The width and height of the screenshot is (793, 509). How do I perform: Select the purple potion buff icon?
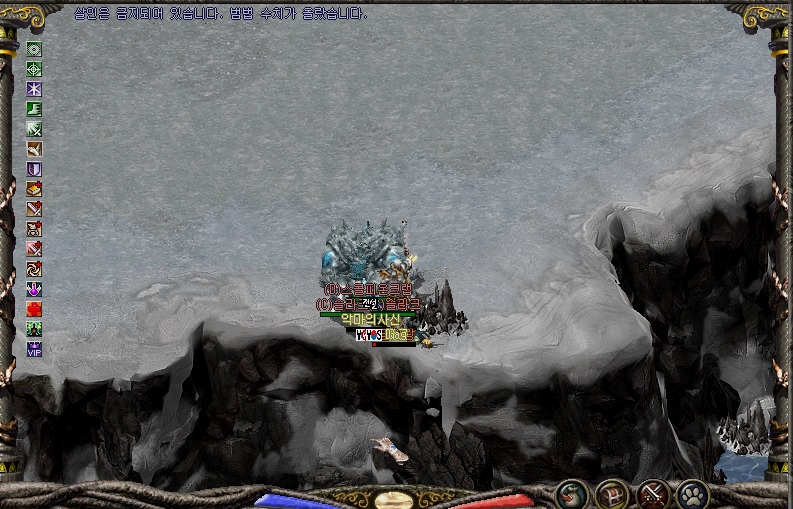coord(34,289)
